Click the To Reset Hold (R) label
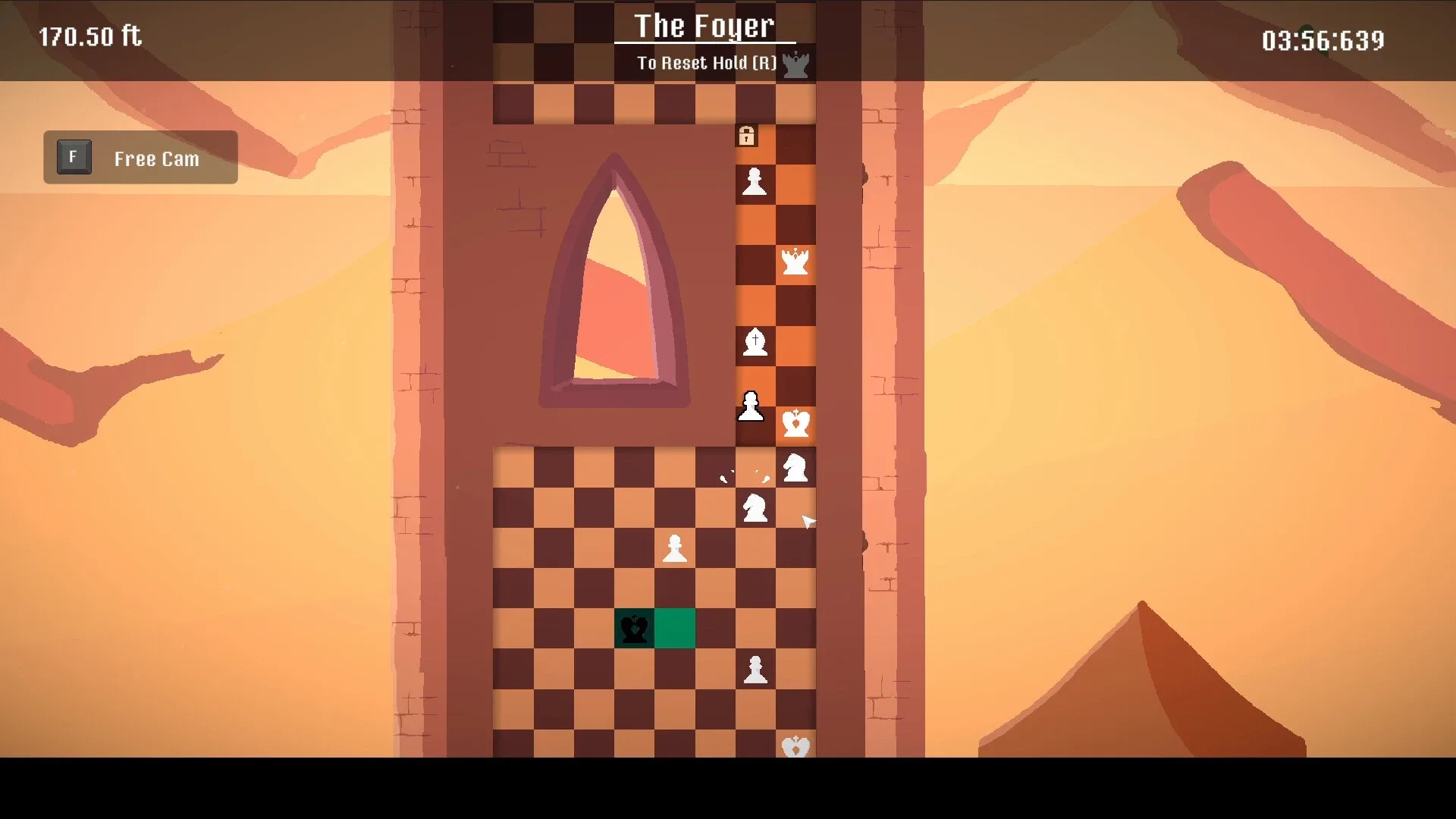 pos(707,63)
